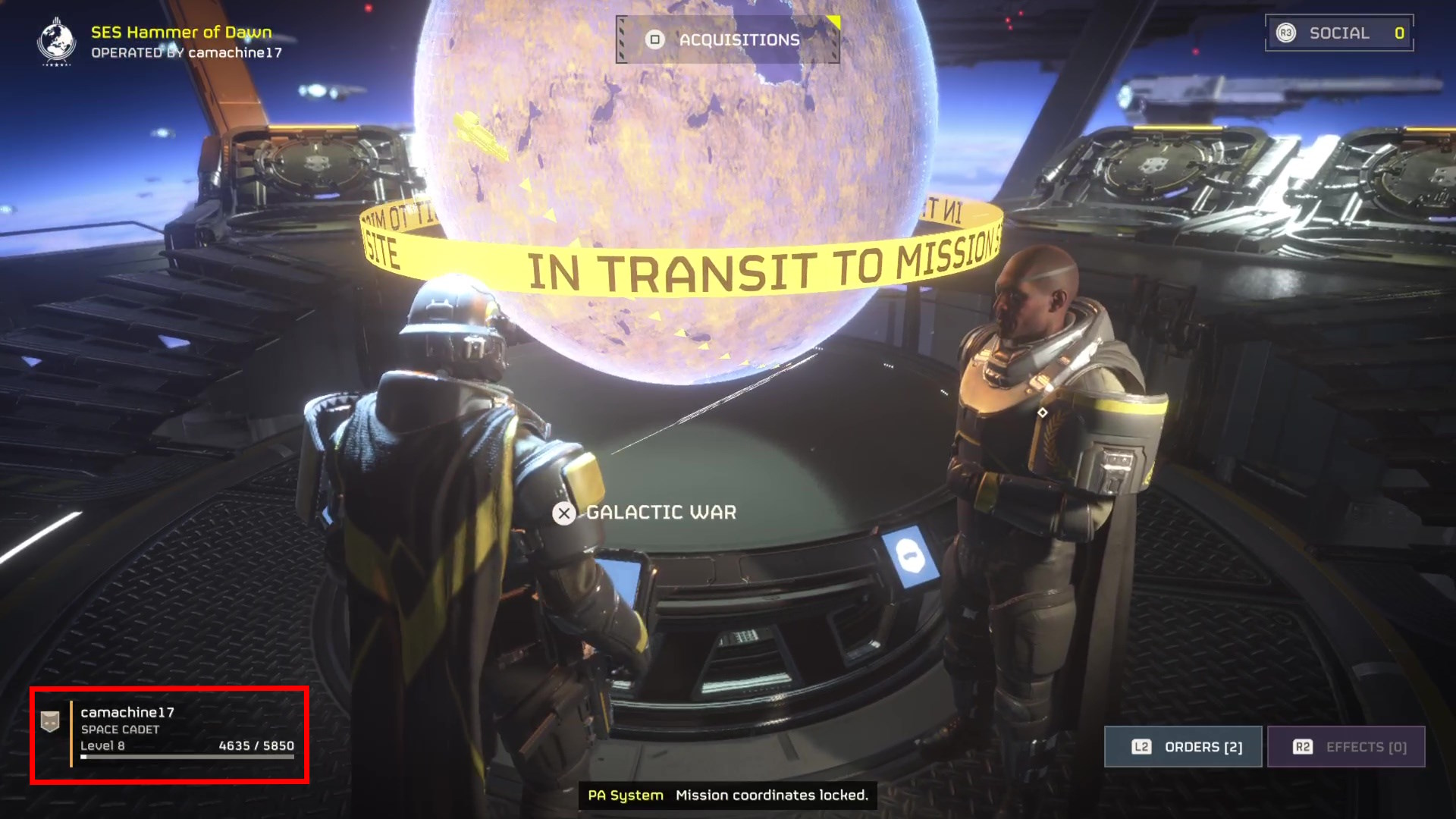
Task: Show the Effects panel
Action: (1347, 747)
